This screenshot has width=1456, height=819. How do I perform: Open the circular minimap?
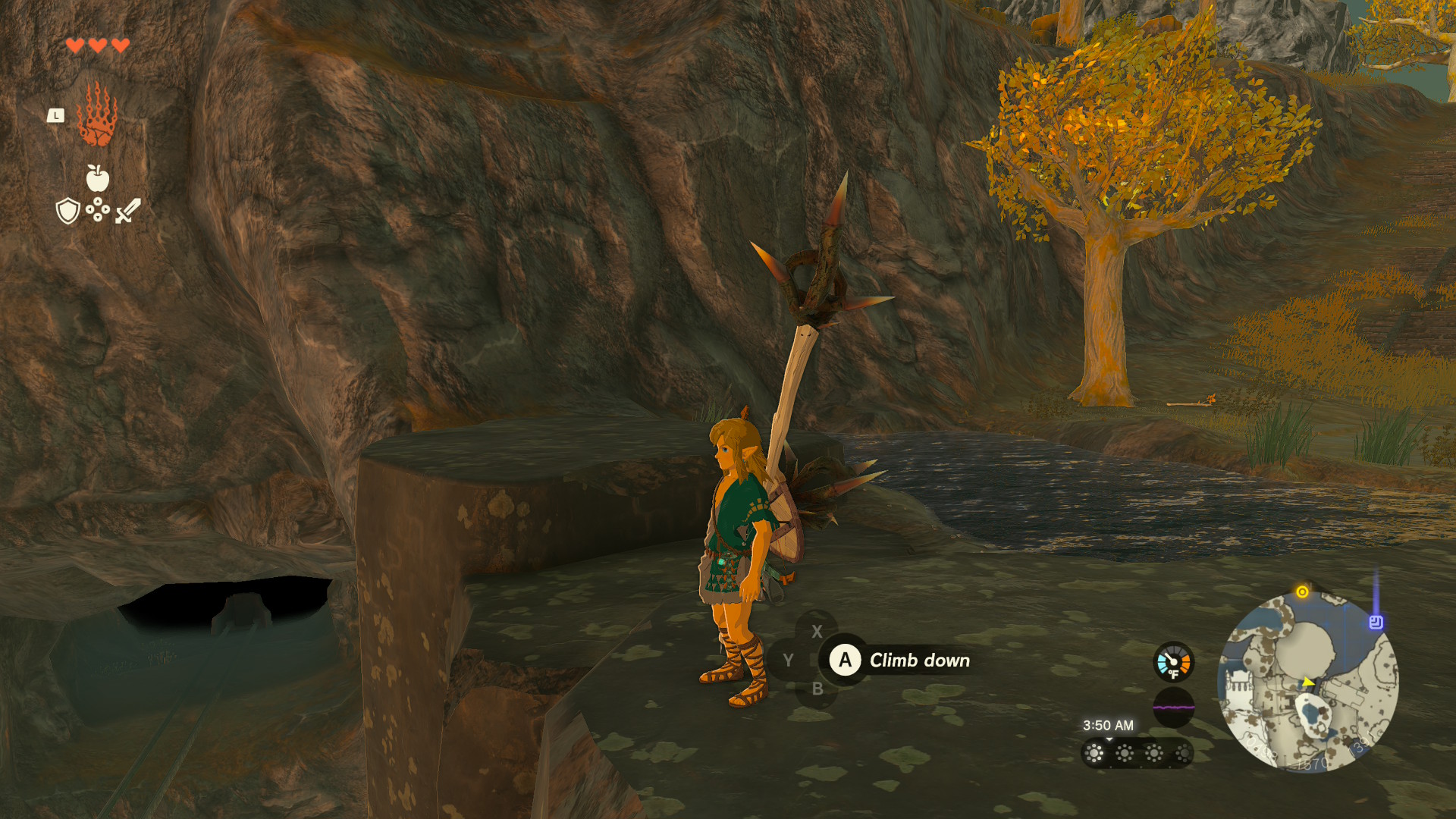[1308, 682]
